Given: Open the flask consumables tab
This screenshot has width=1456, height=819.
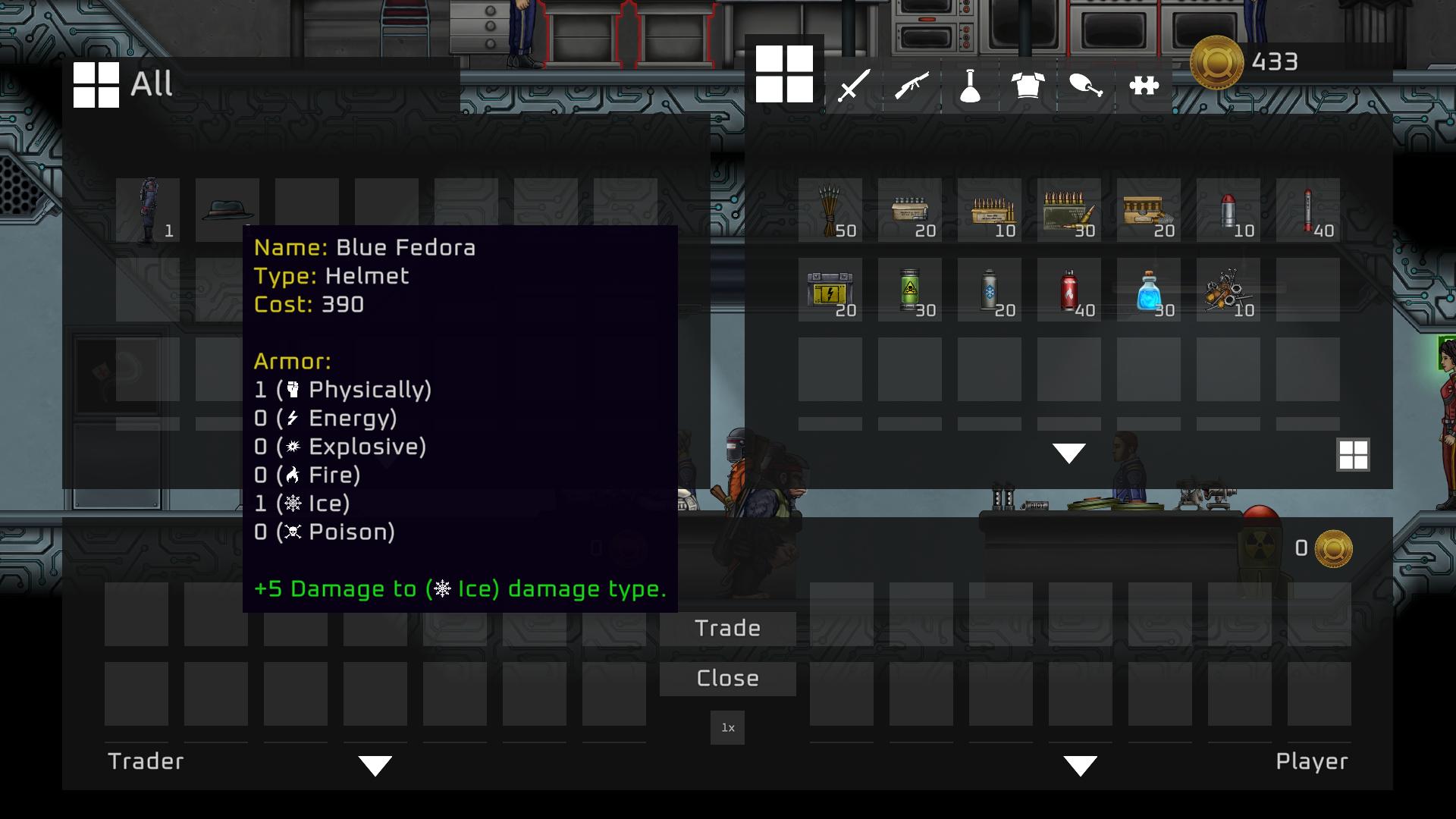Looking at the screenshot, I should pyautogui.click(x=970, y=85).
